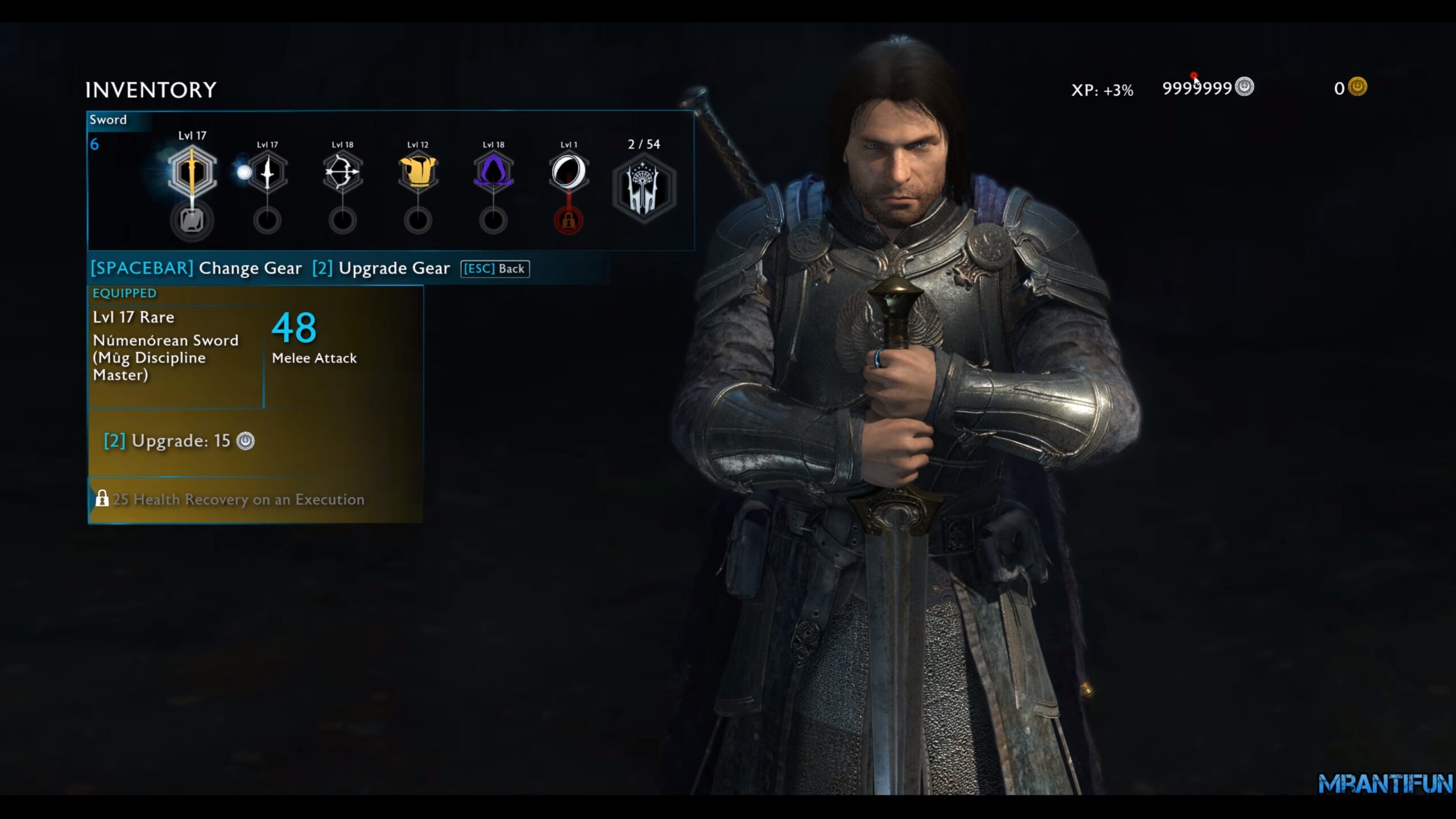Click the XP: +3% indicator
The image size is (1456, 819).
[1102, 89]
